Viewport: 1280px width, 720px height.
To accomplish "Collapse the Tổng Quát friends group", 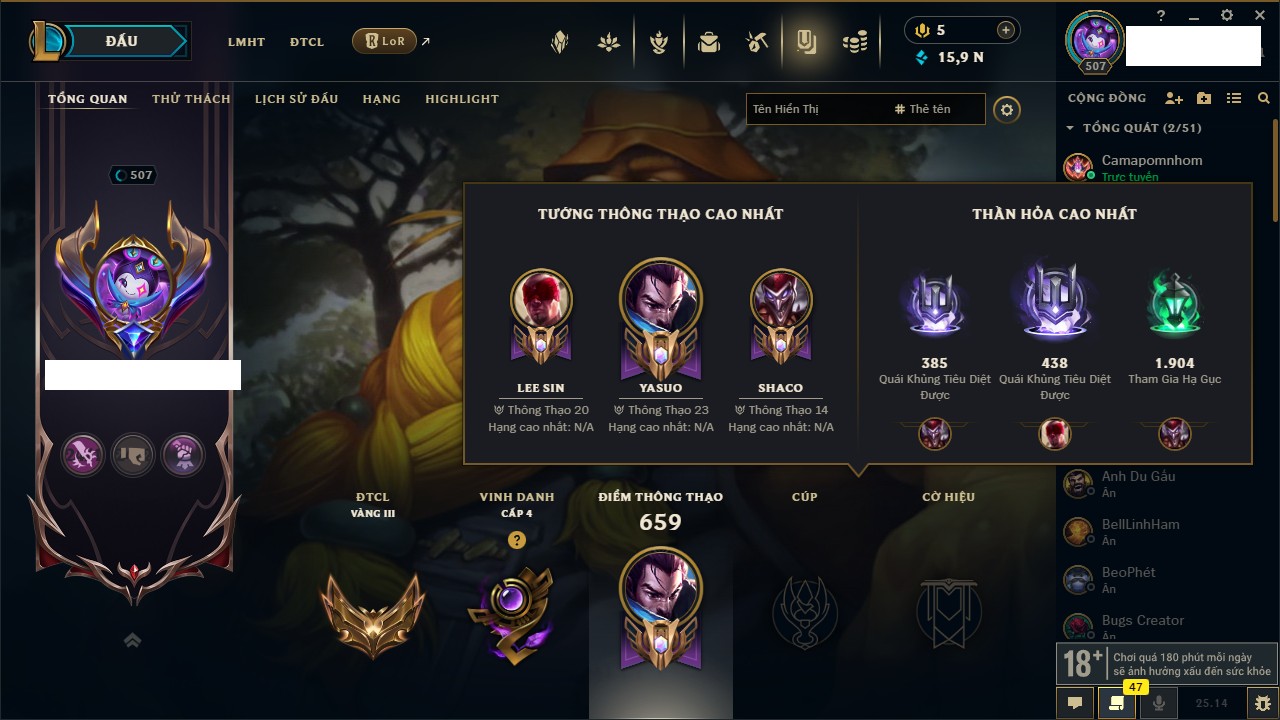I will pyautogui.click(x=1070, y=128).
